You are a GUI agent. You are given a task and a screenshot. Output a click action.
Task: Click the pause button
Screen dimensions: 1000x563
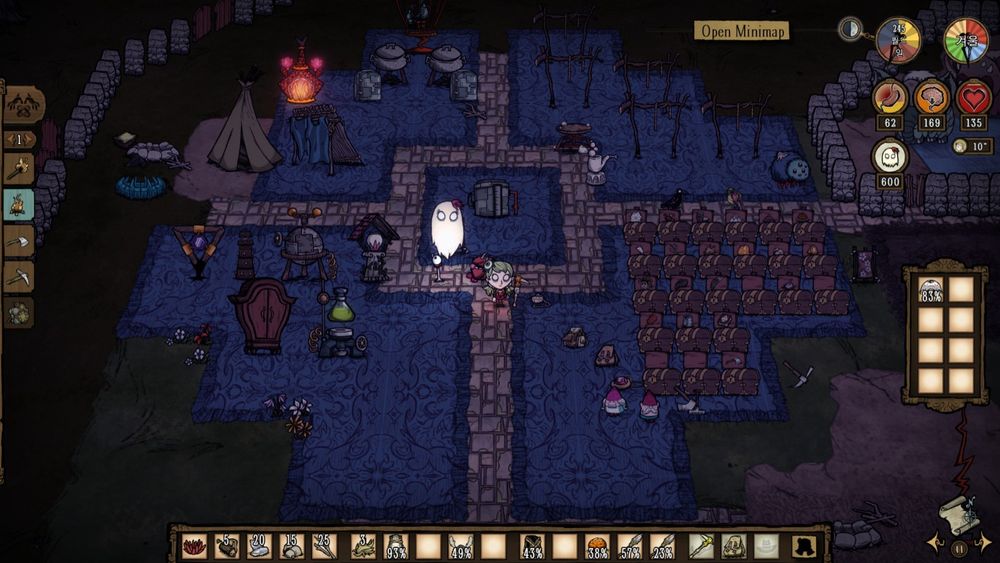[x=958, y=548]
